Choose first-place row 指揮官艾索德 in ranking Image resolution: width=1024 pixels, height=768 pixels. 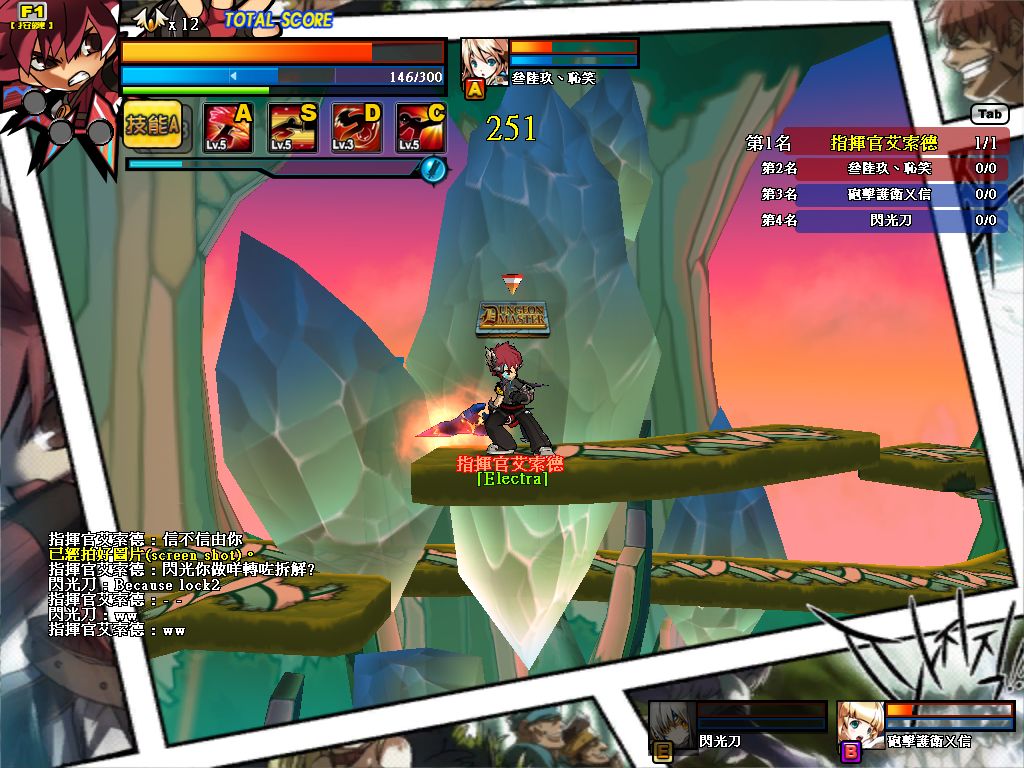(x=877, y=143)
